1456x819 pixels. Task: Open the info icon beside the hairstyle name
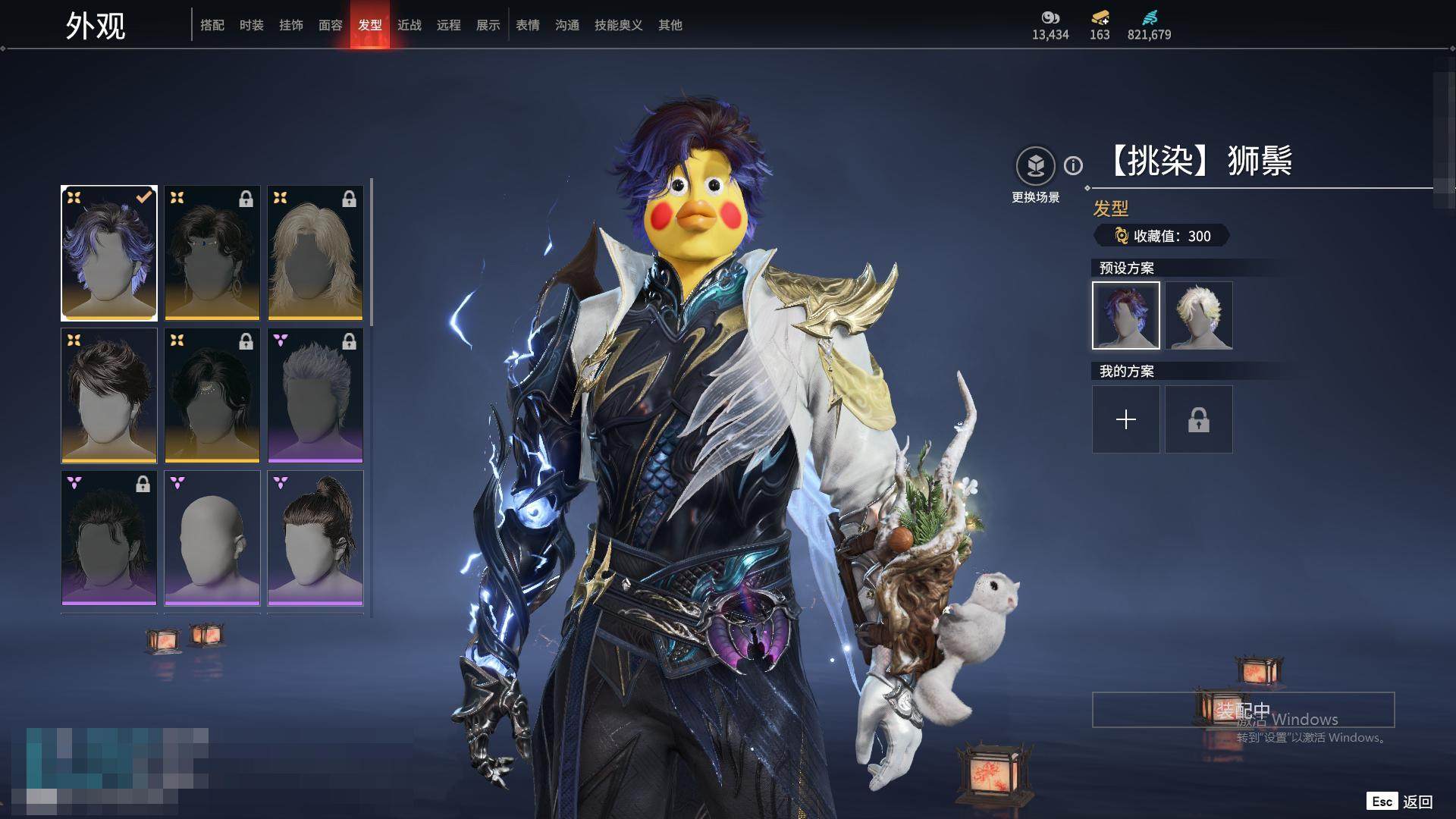click(x=1073, y=165)
